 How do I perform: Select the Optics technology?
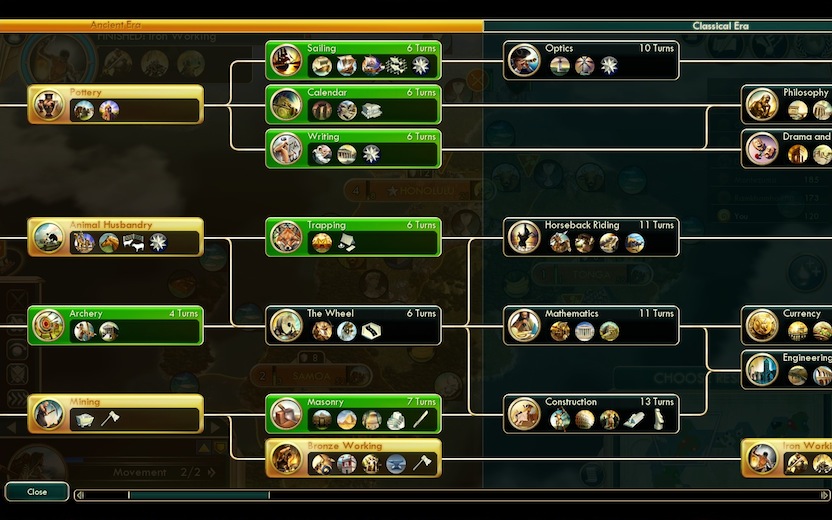click(x=591, y=60)
